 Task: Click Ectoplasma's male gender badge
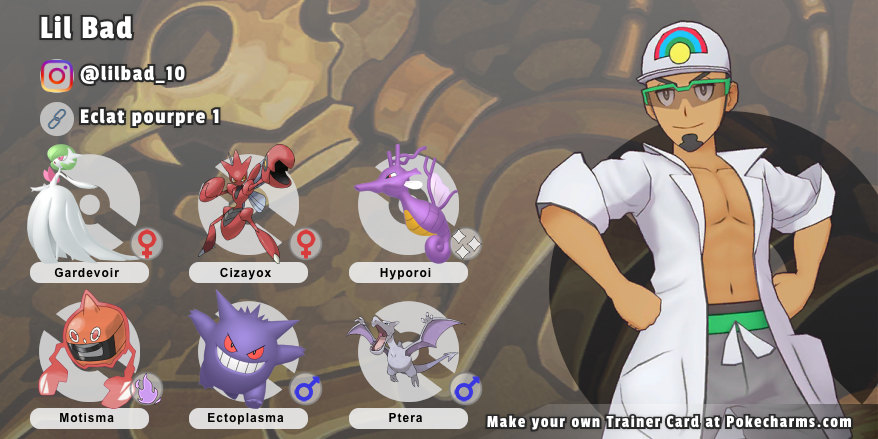(x=306, y=388)
